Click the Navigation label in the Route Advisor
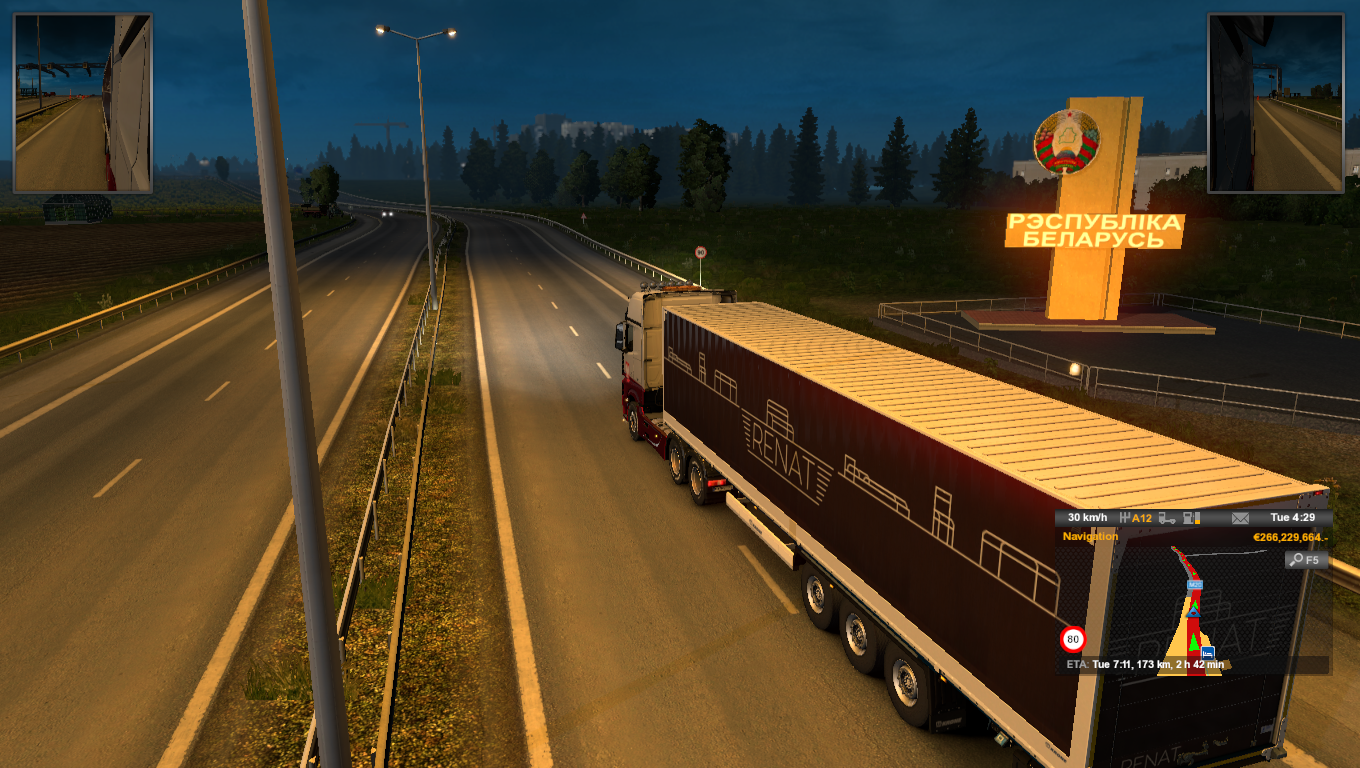The height and width of the screenshot is (768, 1360). pos(1090,537)
